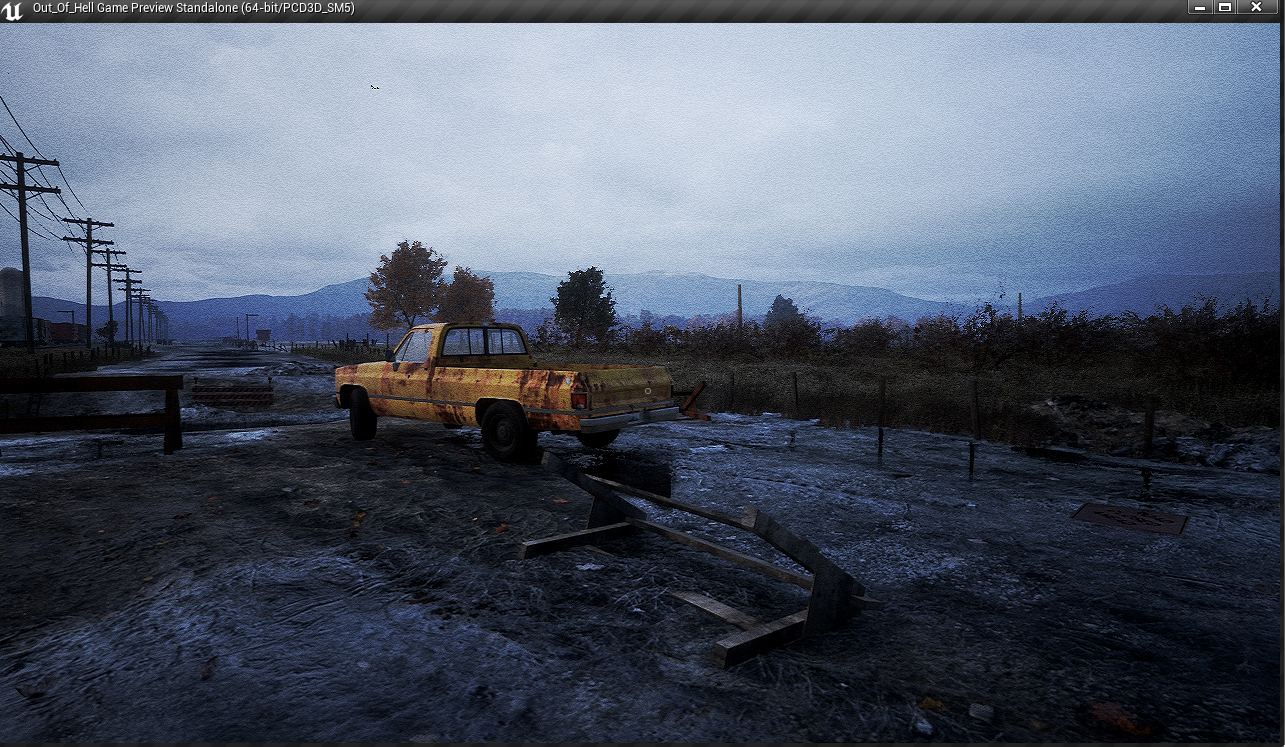Minimize the game preview window
Viewport: 1285px width, 747px height.
(x=1200, y=8)
